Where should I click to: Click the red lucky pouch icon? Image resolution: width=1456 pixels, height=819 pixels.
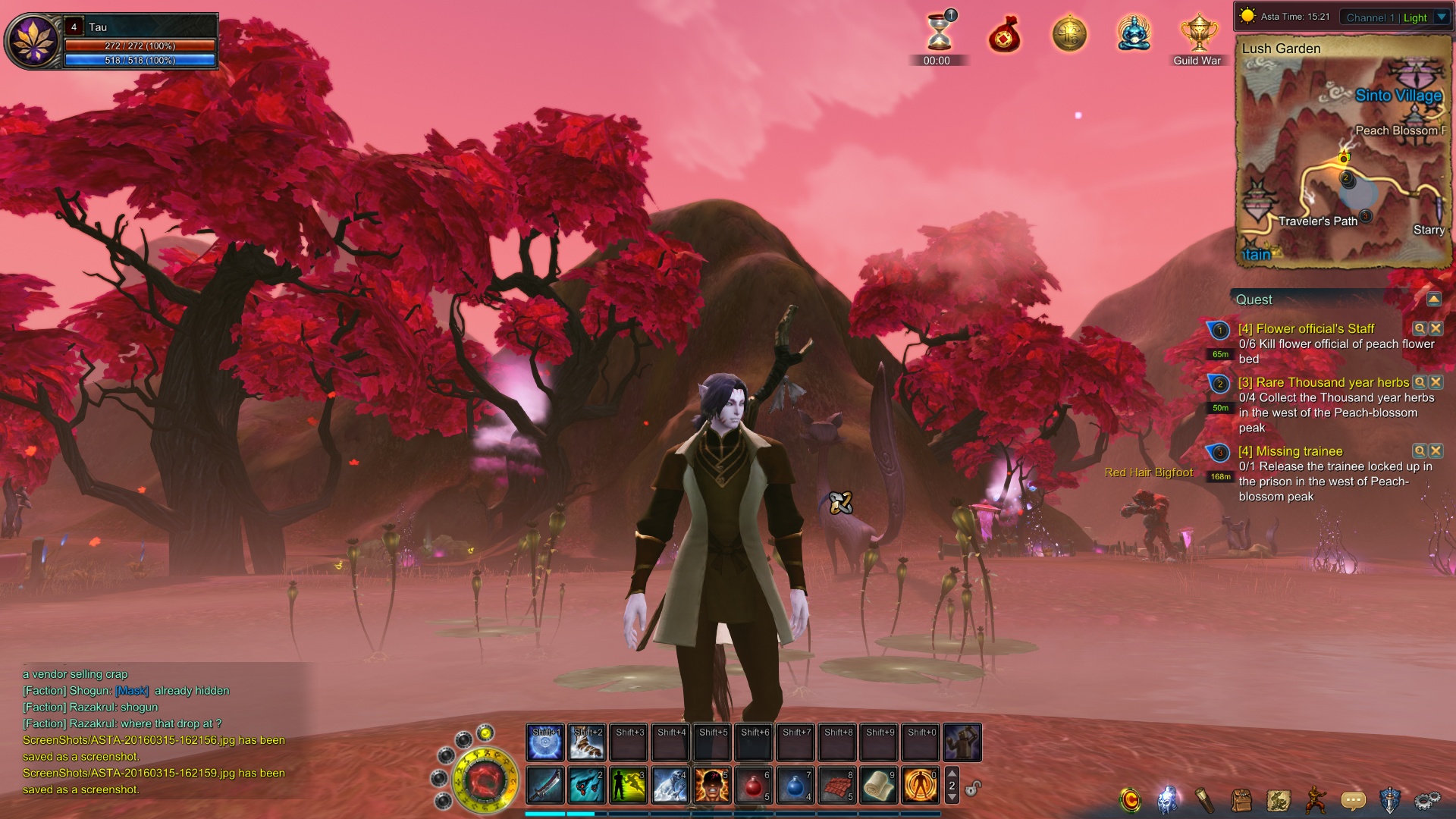1005,36
